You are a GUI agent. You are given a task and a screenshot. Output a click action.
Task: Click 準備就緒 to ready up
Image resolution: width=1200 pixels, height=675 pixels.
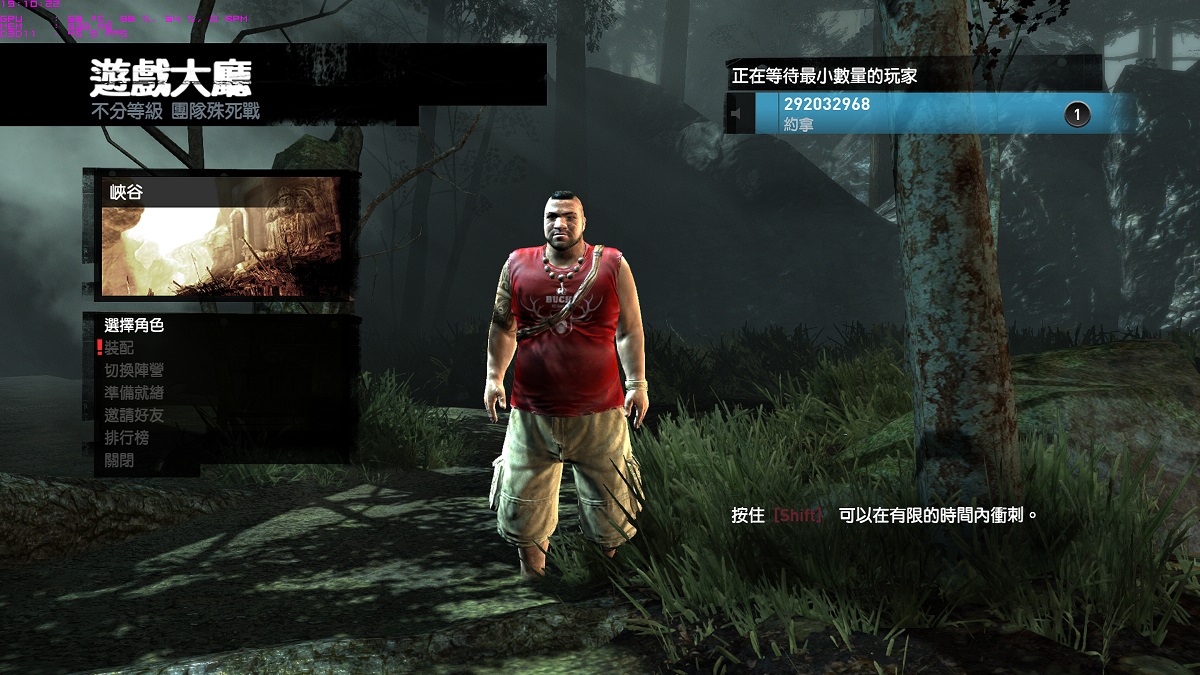134,393
